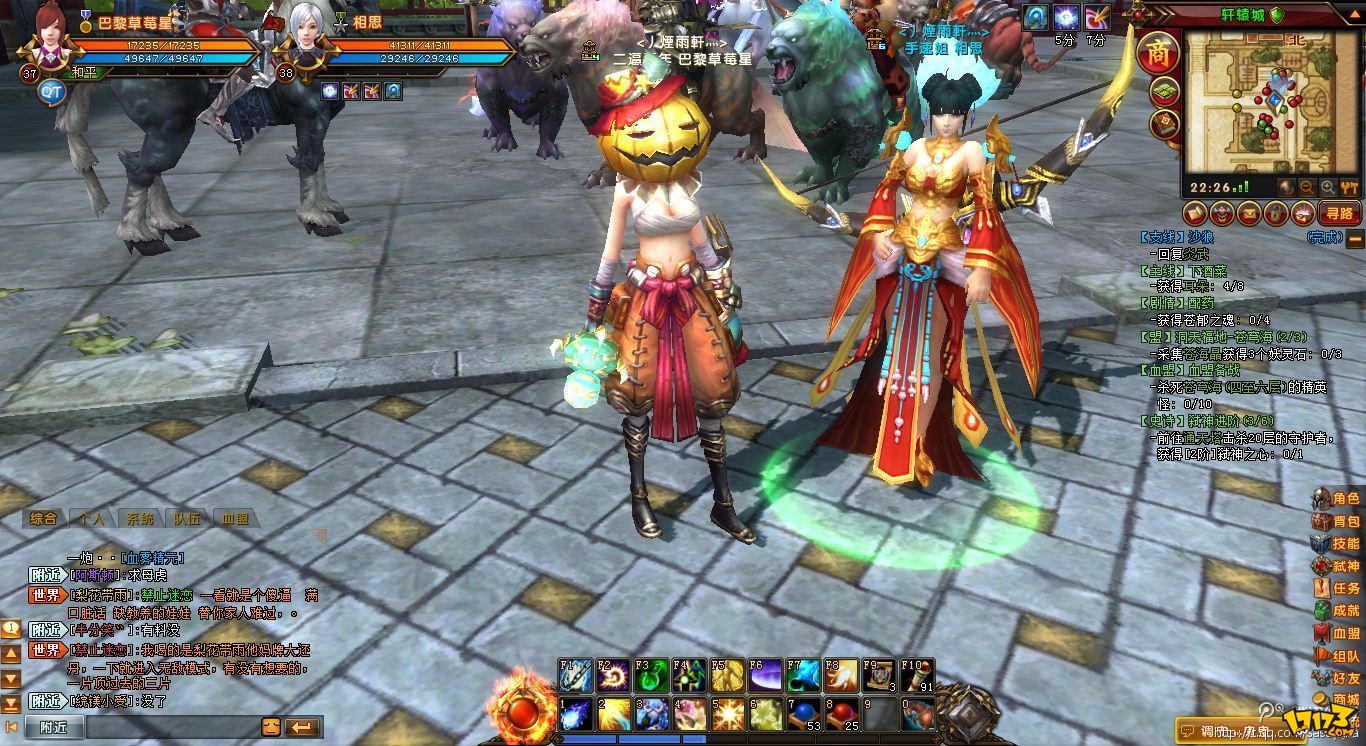Open the 血盟 chat tab
This screenshot has height=746, width=1366.
coord(235,519)
